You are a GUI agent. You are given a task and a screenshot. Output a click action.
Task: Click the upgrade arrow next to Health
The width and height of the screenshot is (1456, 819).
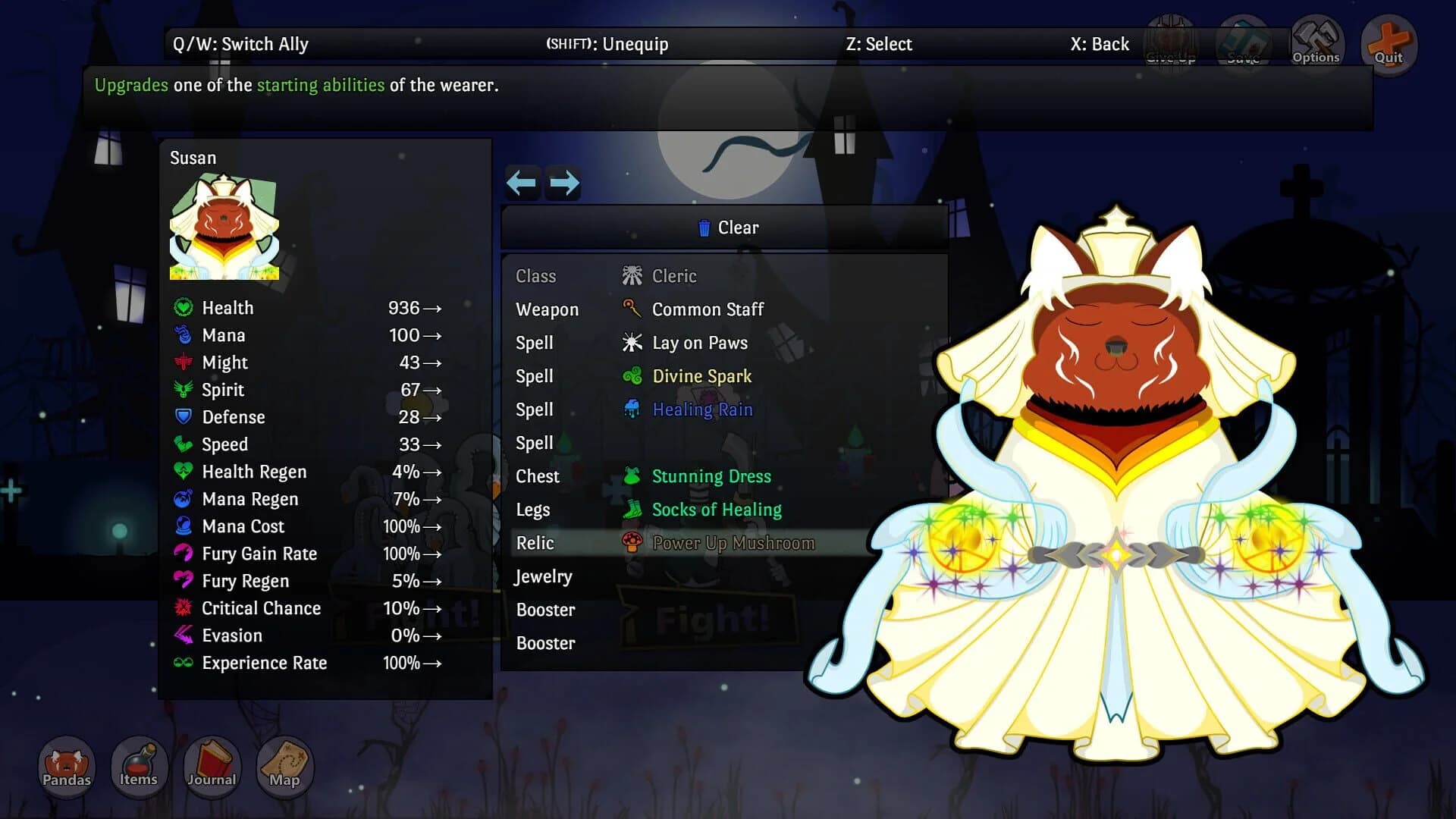click(432, 309)
